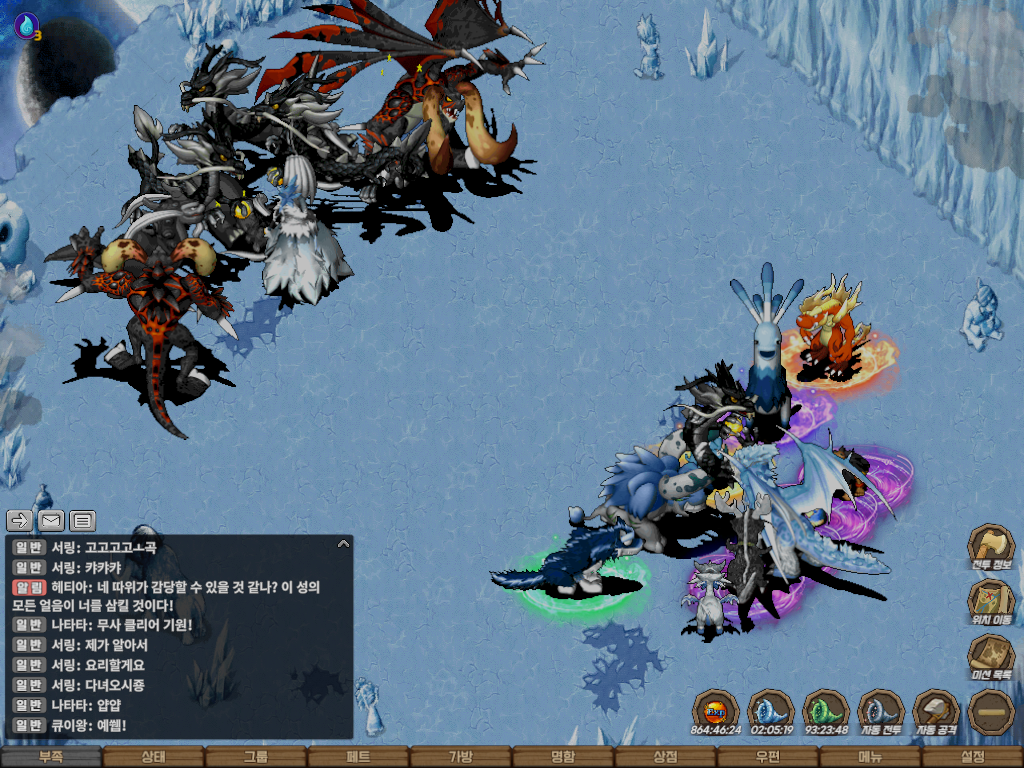Click the arrow button above the chat
The image size is (1024, 768).
pyautogui.click(x=20, y=520)
